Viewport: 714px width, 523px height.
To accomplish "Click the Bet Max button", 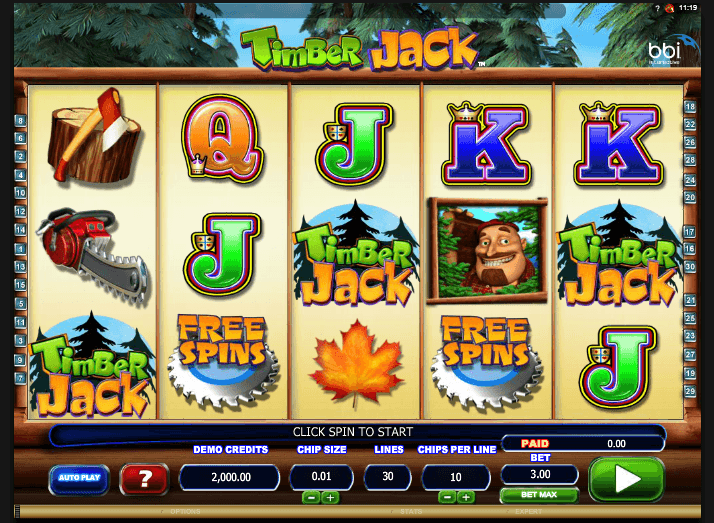I will [539, 495].
